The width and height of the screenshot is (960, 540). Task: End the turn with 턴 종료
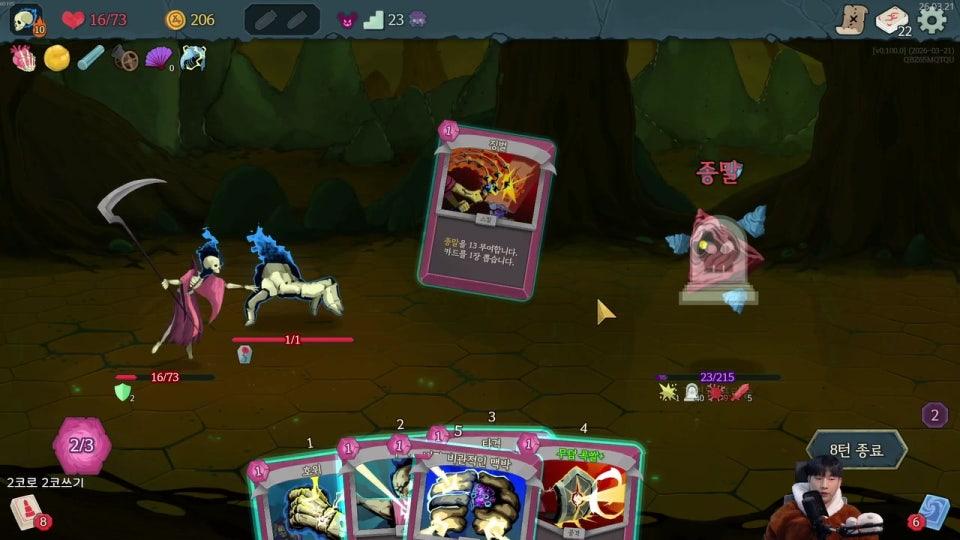tap(857, 450)
